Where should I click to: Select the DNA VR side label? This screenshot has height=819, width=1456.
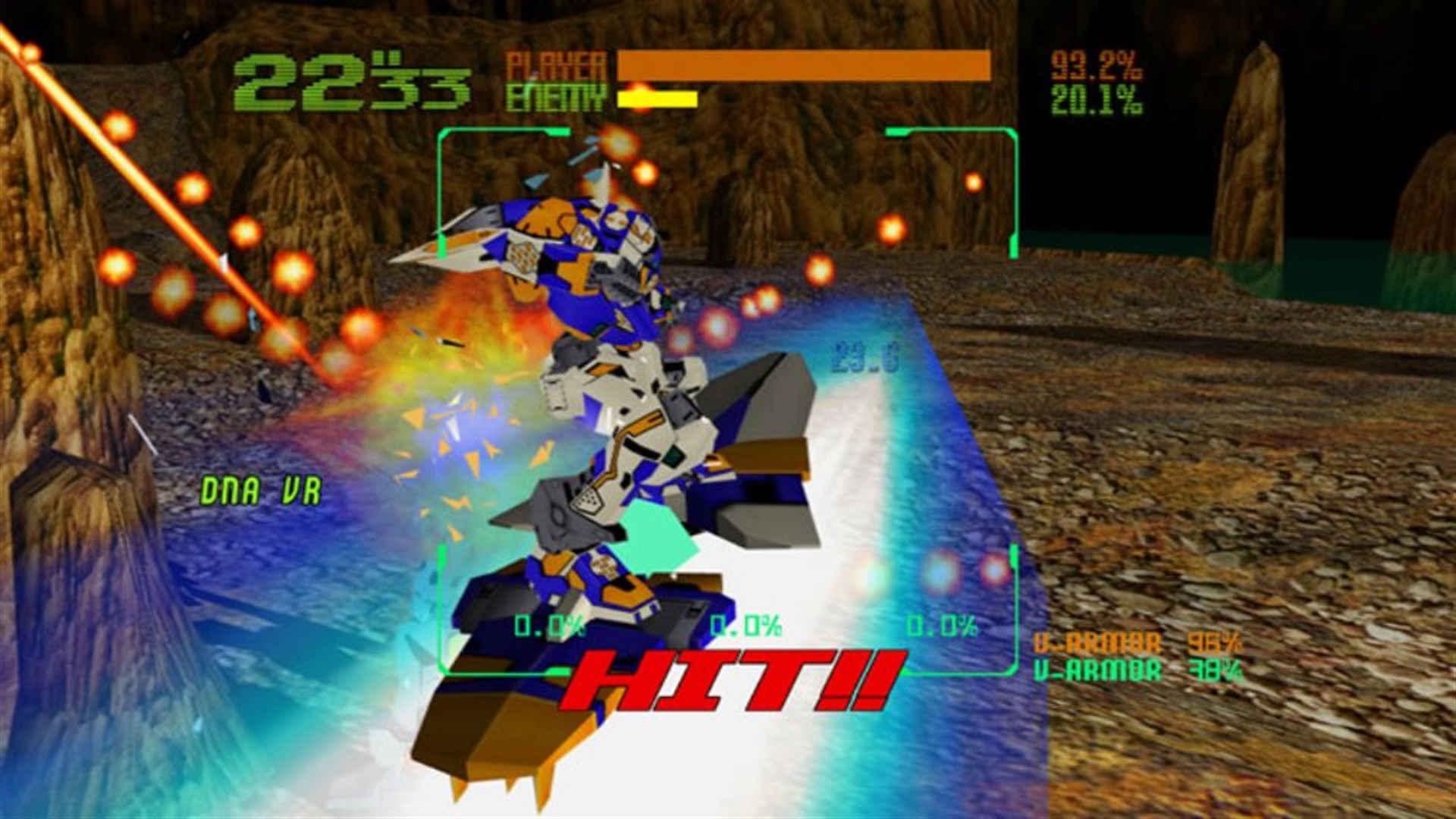pos(262,489)
